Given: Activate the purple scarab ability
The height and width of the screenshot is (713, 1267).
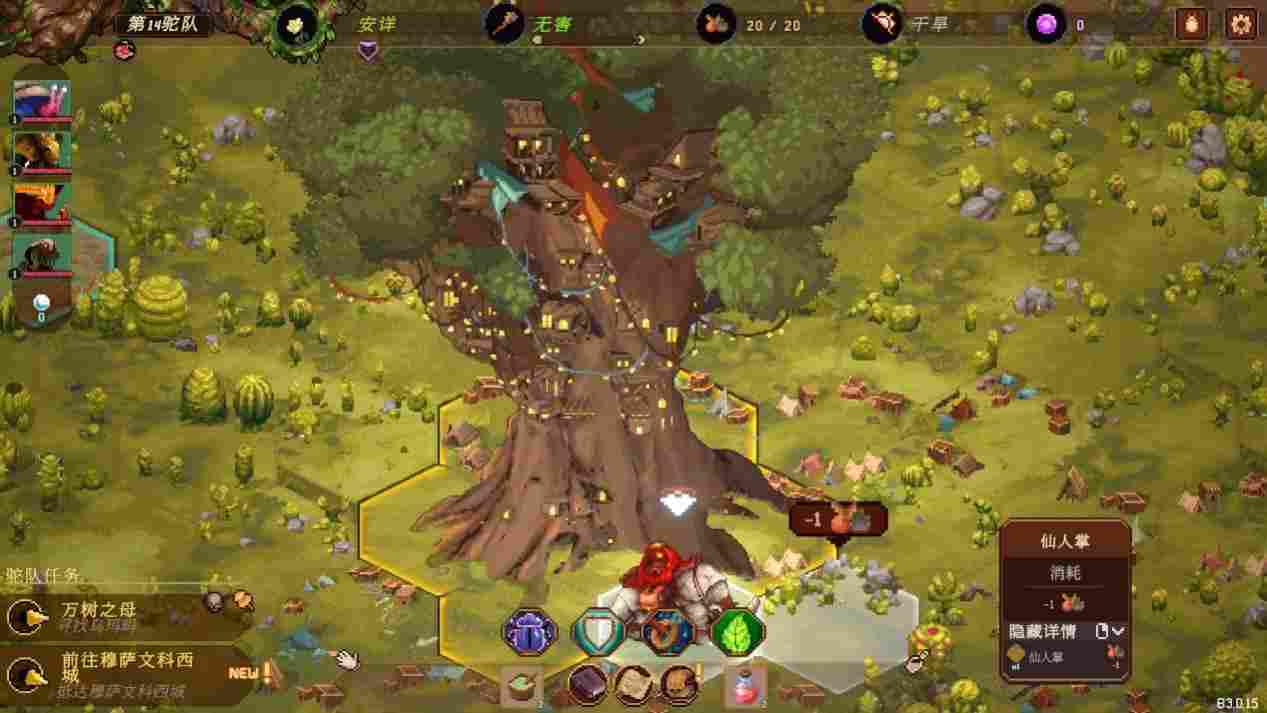Looking at the screenshot, I should [529, 632].
